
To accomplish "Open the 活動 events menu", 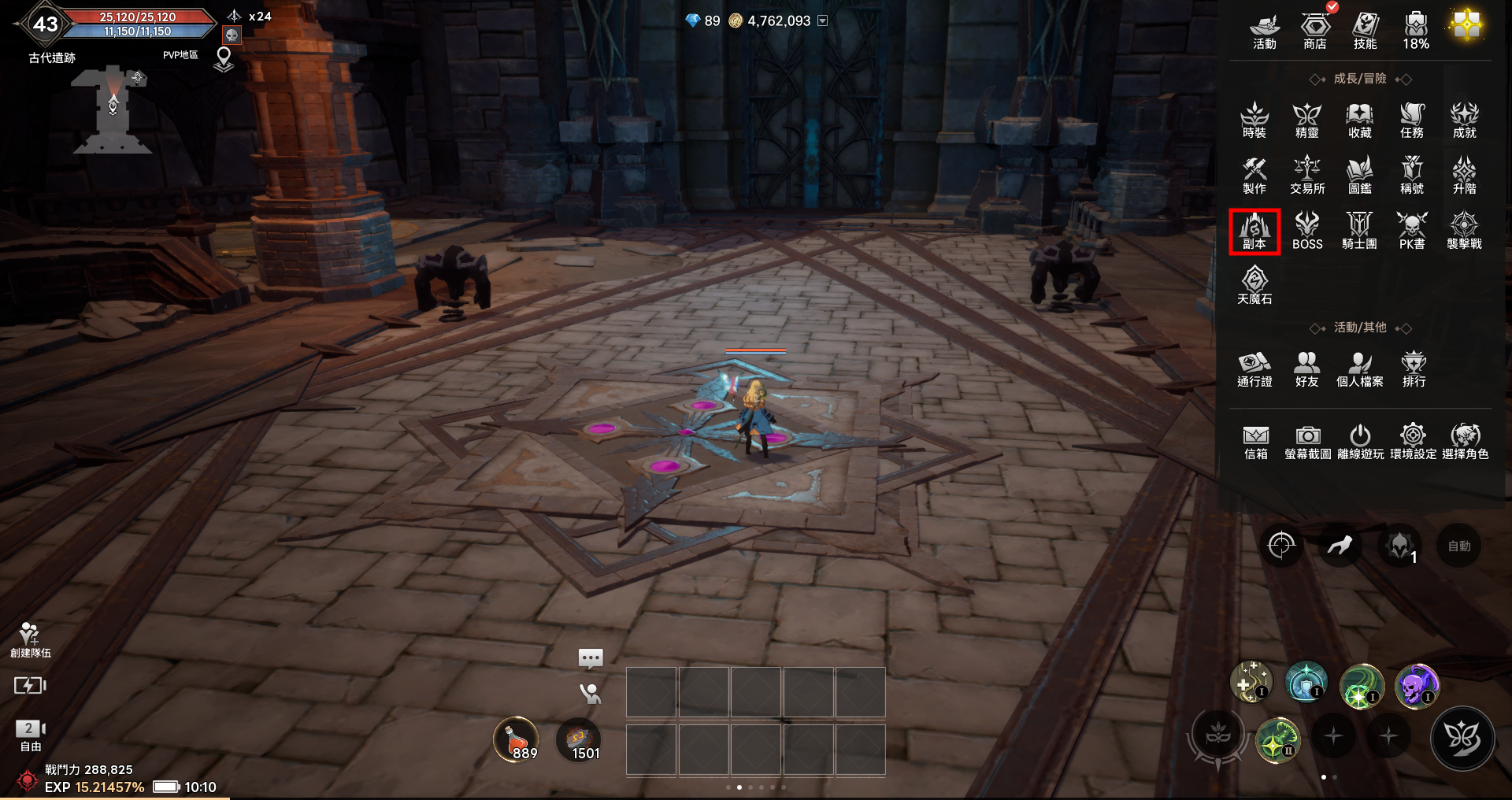I will pyautogui.click(x=1264, y=31).
